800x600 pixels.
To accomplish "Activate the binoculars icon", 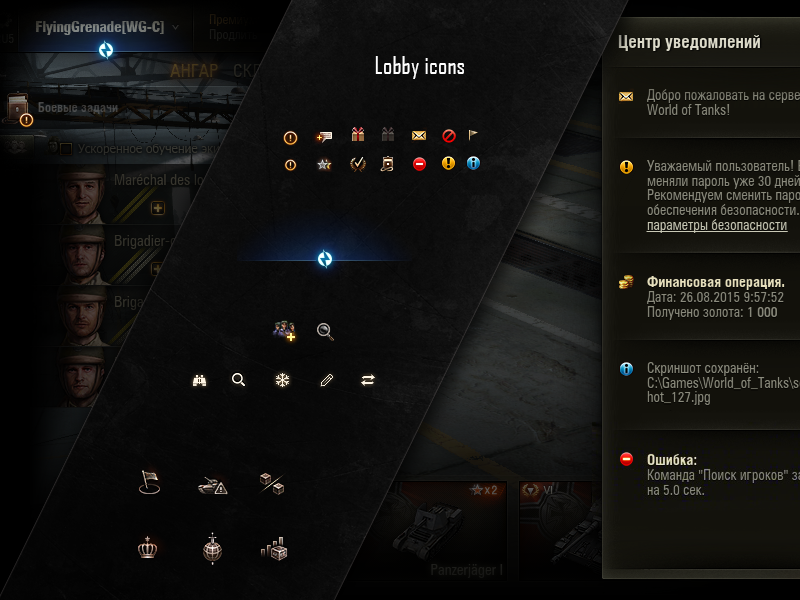I will point(199,380).
